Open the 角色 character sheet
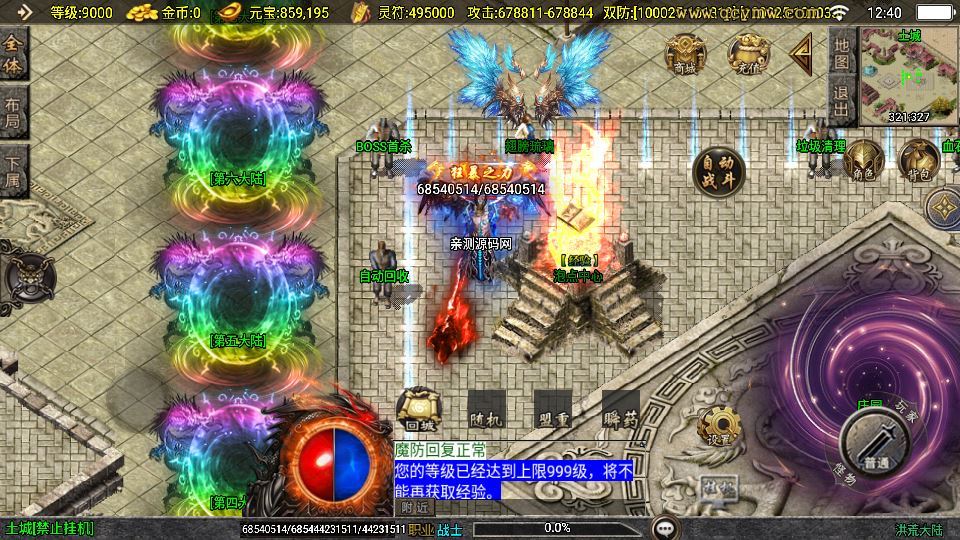 862,160
